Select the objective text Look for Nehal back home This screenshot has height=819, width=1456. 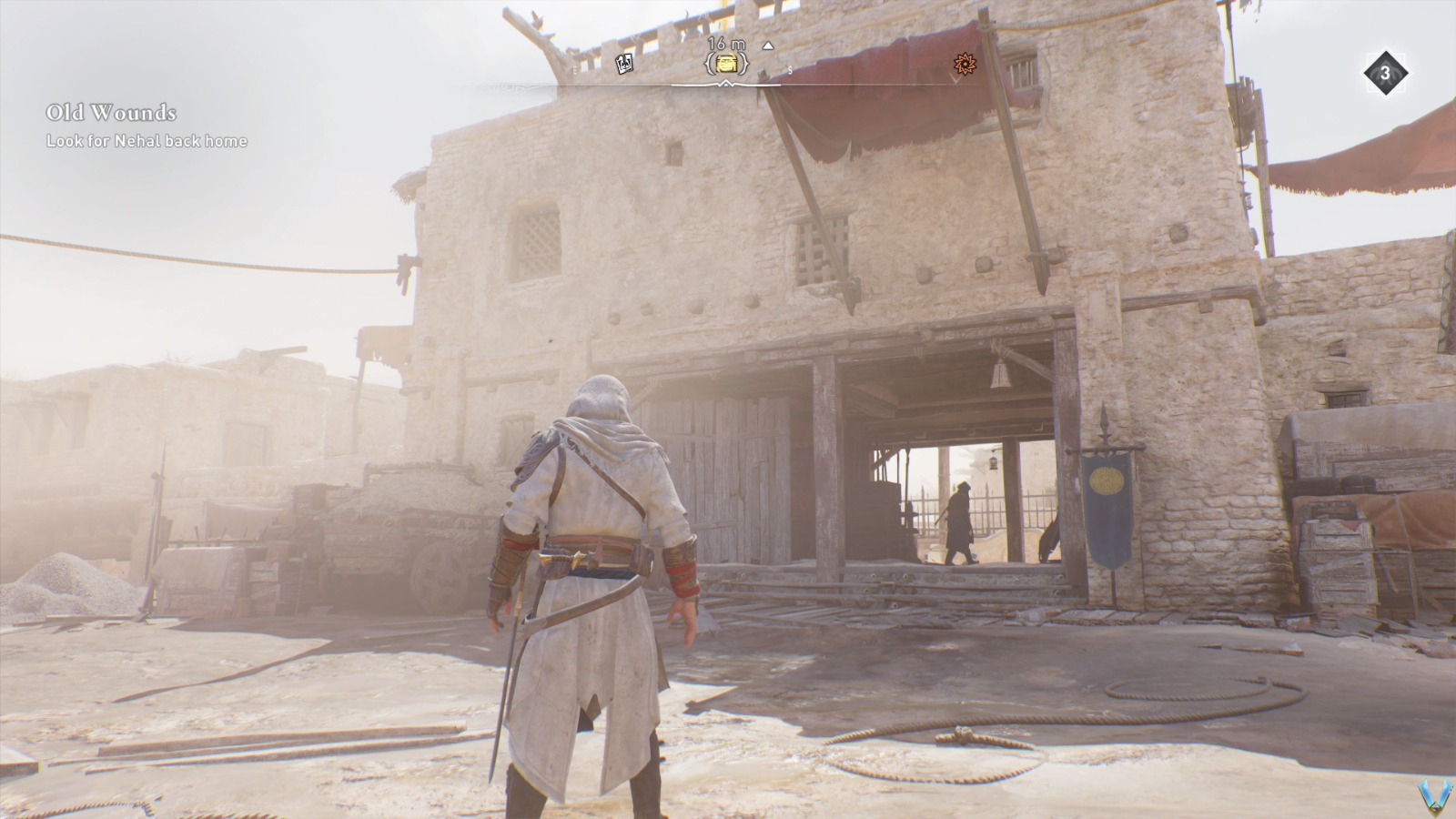click(x=146, y=142)
